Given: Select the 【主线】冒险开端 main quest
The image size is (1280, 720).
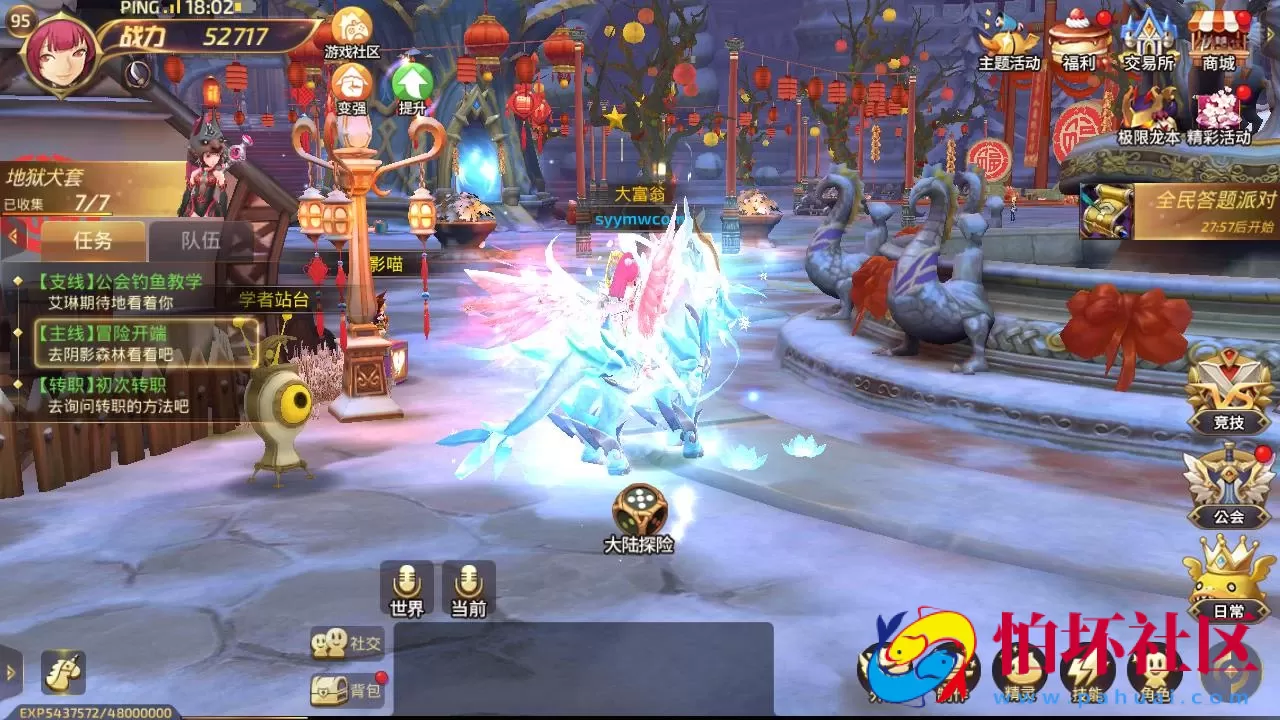Looking at the screenshot, I should pyautogui.click(x=145, y=344).
